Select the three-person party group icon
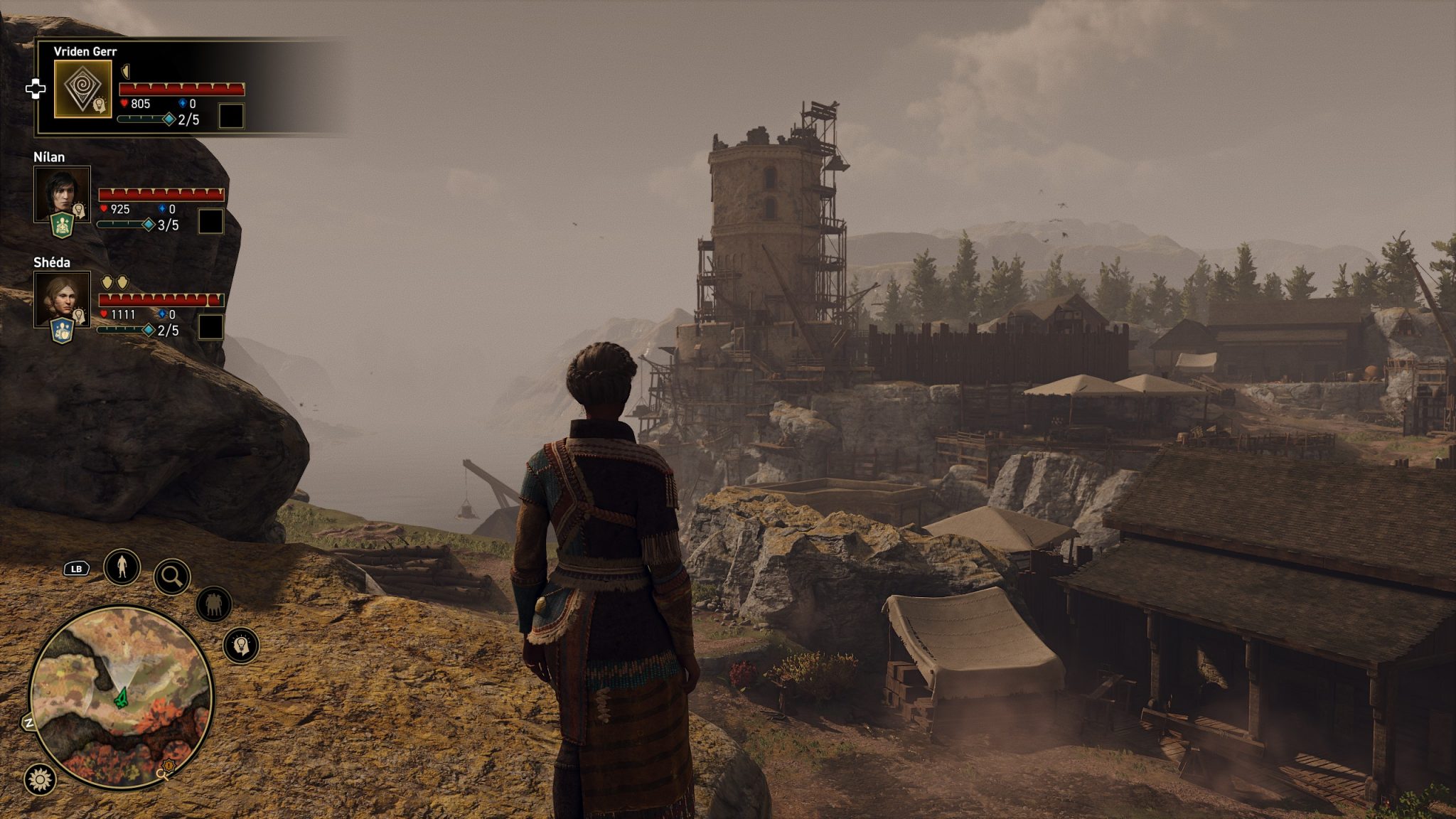1456x819 pixels. pyautogui.click(x=213, y=604)
